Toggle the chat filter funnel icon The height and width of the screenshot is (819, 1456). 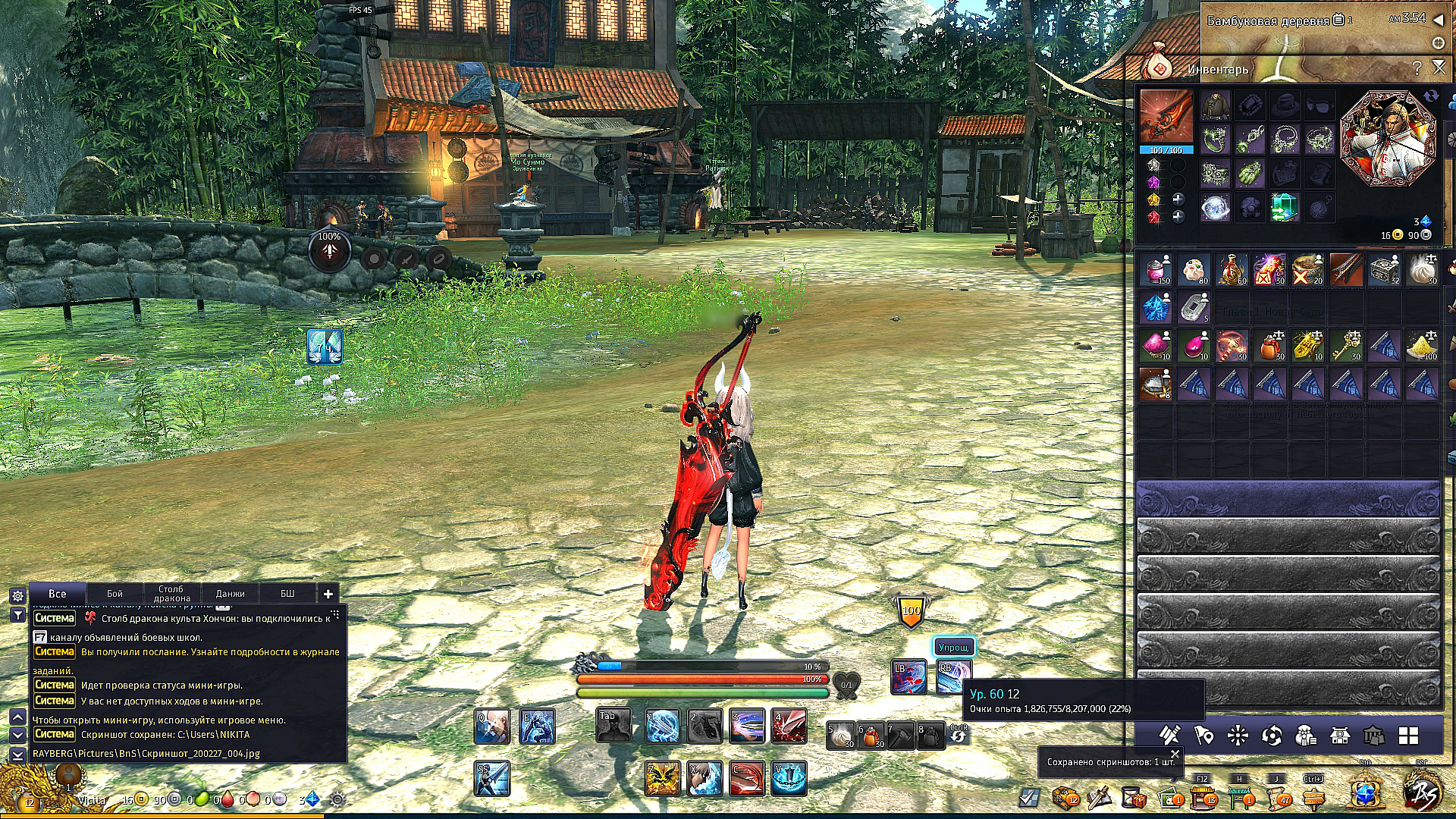tap(17, 614)
